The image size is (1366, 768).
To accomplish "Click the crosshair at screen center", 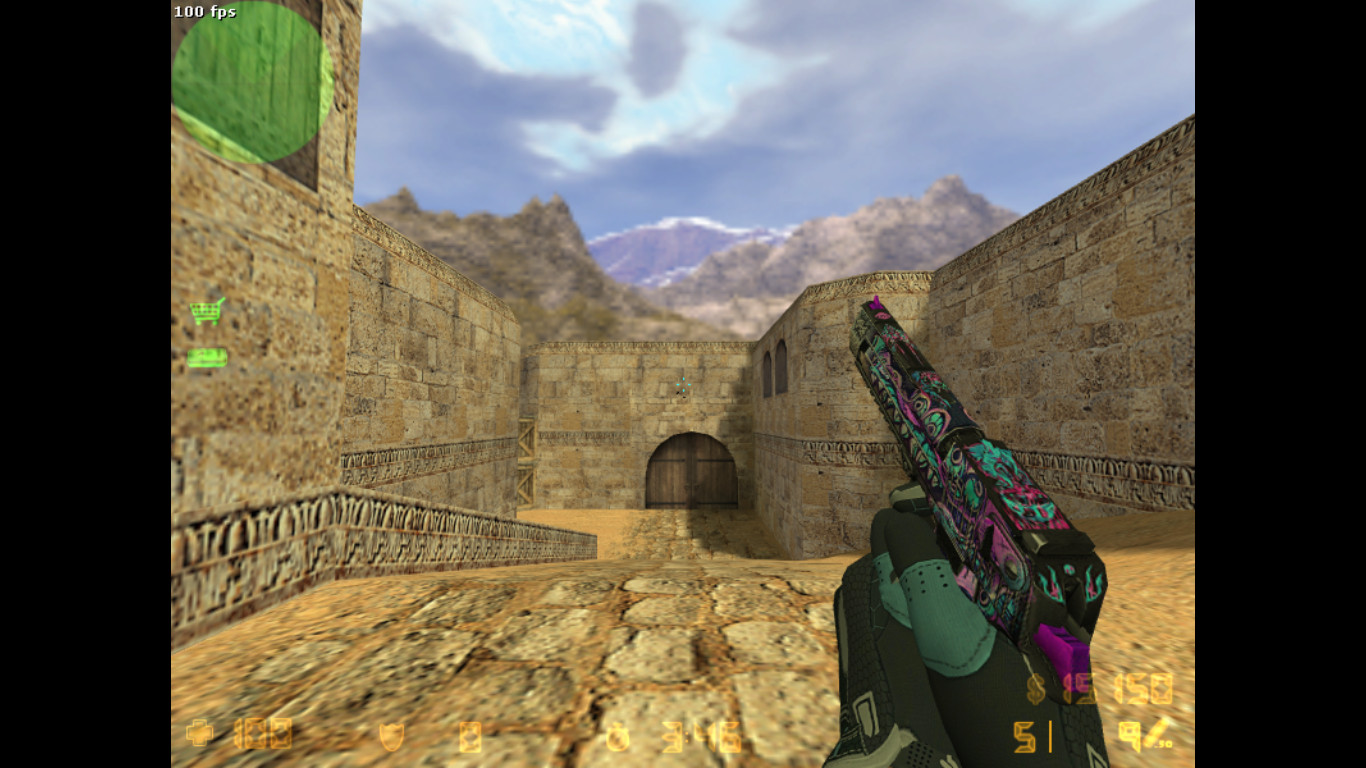I will [x=684, y=384].
